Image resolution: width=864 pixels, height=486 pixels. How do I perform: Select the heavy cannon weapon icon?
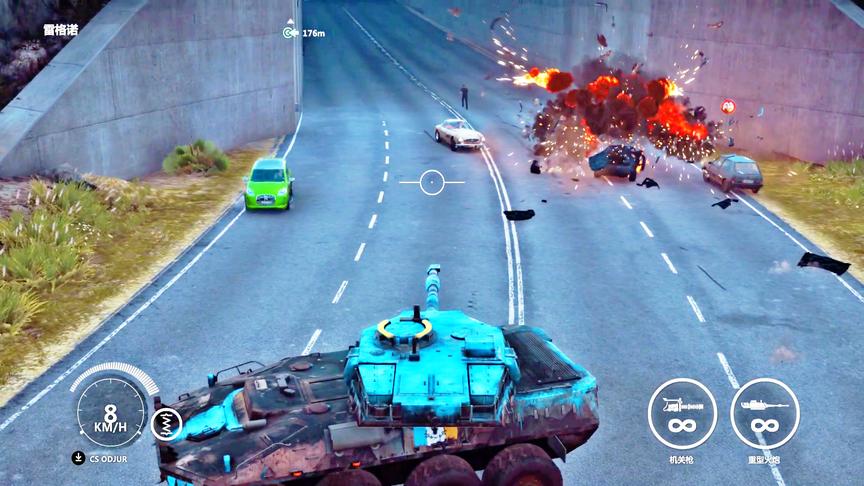(765, 413)
